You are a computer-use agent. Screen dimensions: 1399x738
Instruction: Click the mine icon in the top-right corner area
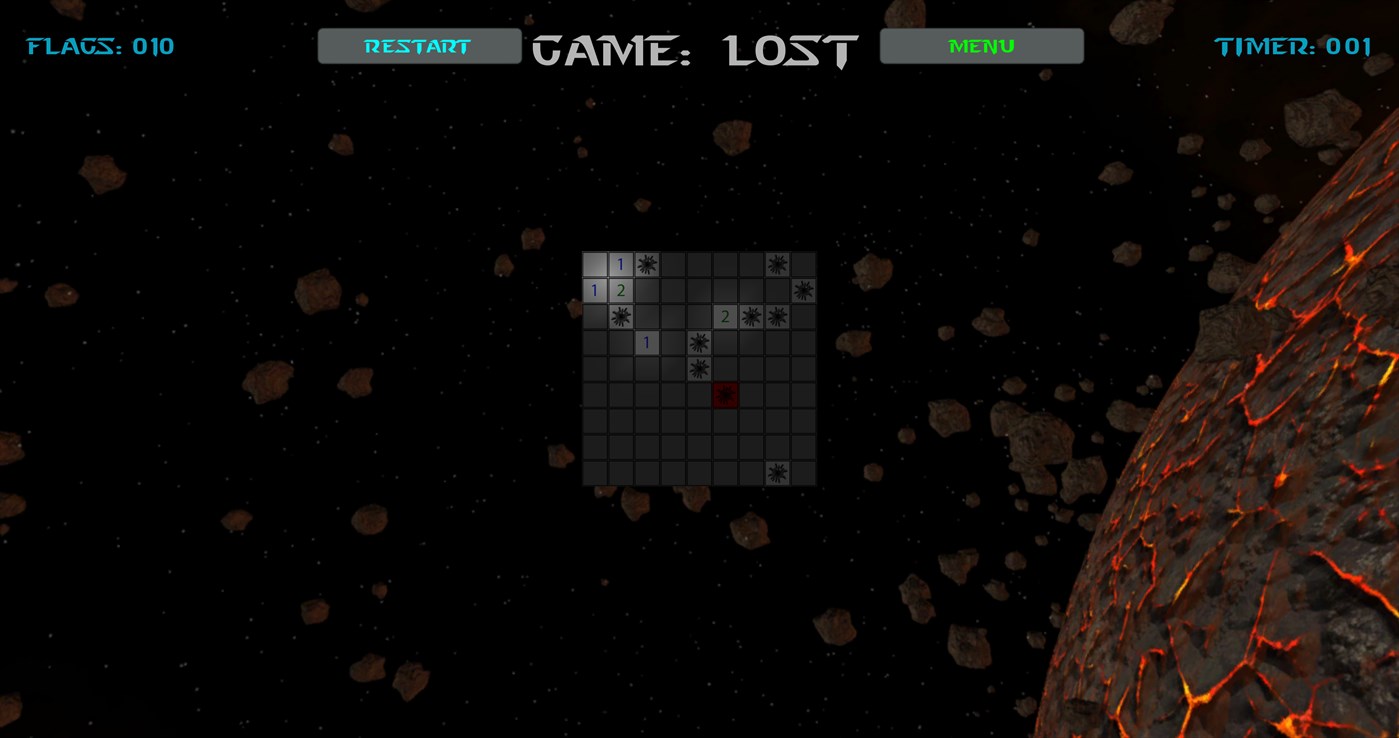777,264
